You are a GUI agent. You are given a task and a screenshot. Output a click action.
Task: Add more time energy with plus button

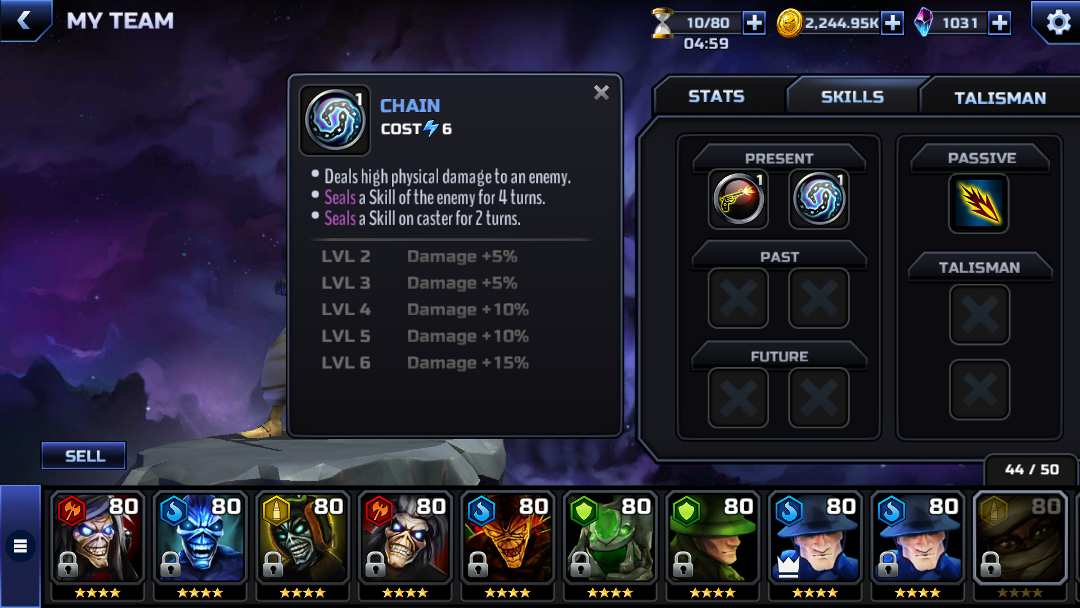tap(755, 23)
